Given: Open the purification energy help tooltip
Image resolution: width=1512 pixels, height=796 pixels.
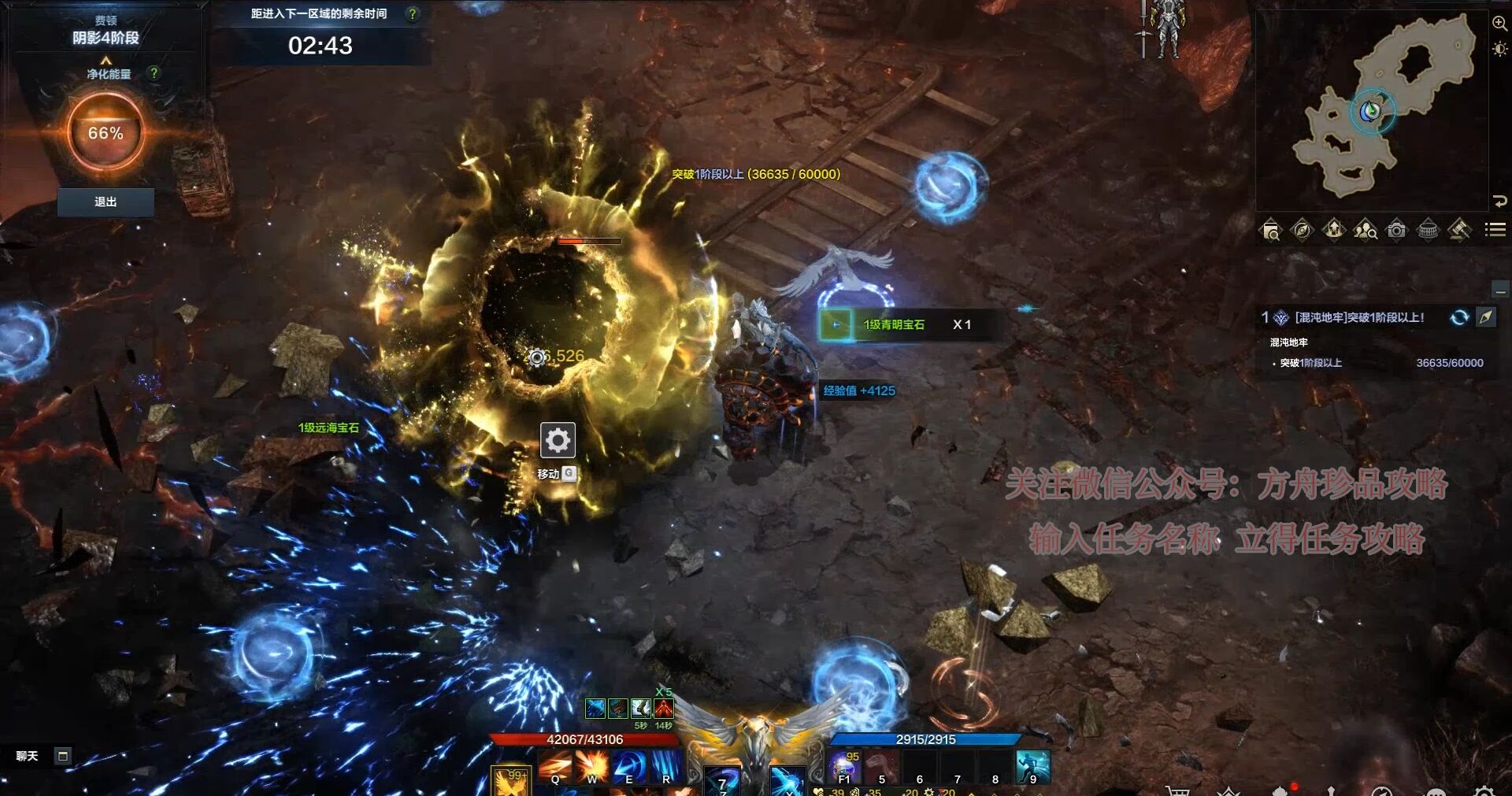Looking at the screenshot, I should coord(154,73).
